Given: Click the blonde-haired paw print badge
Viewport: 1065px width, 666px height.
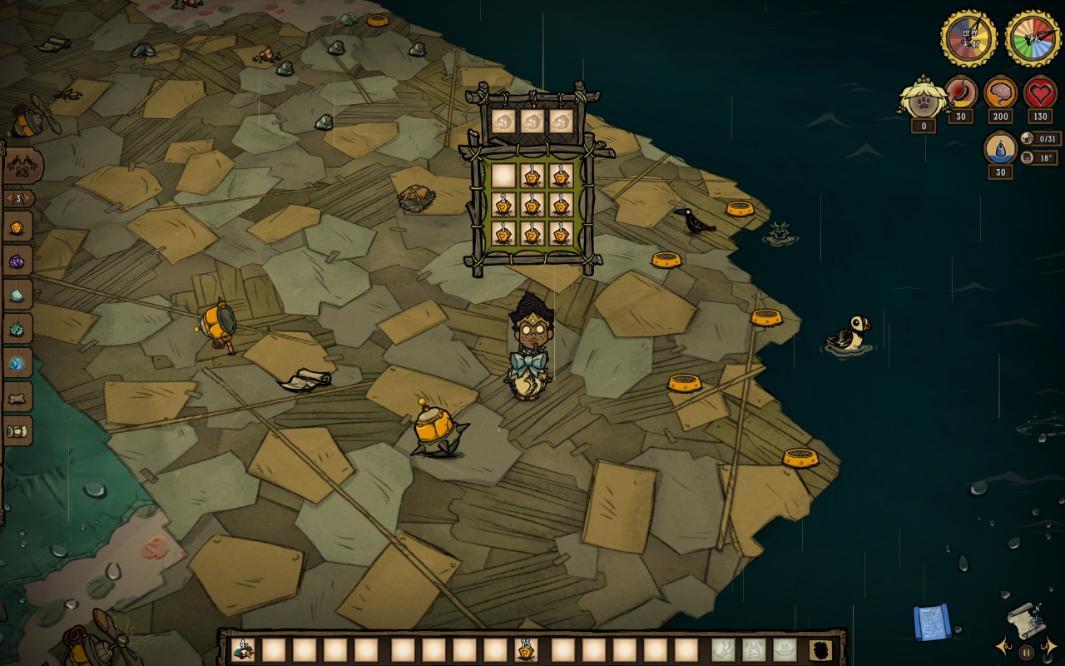Looking at the screenshot, I should click(921, 98).
